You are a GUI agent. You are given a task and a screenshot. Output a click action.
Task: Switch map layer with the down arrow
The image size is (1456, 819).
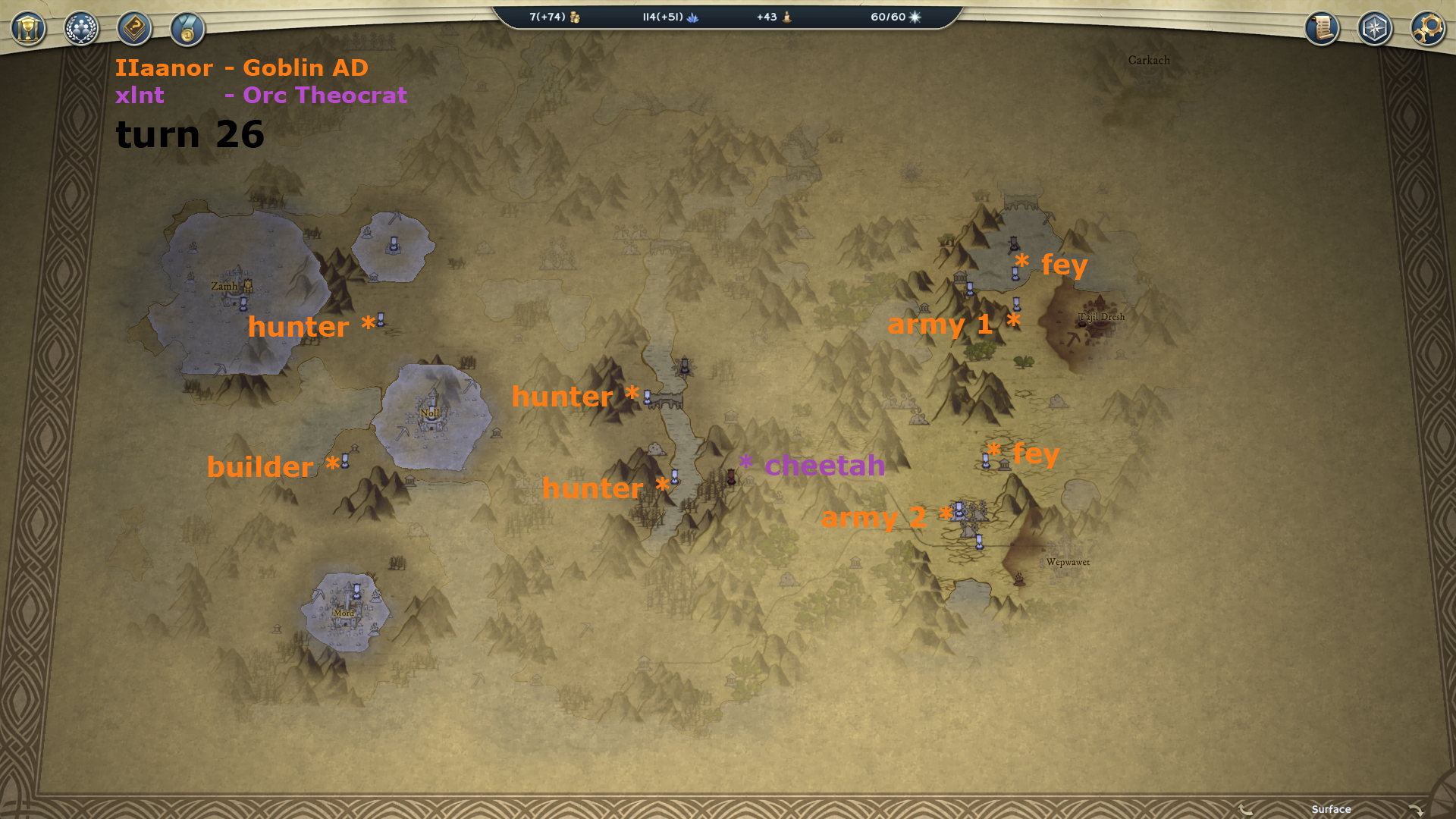(1415, 810)
